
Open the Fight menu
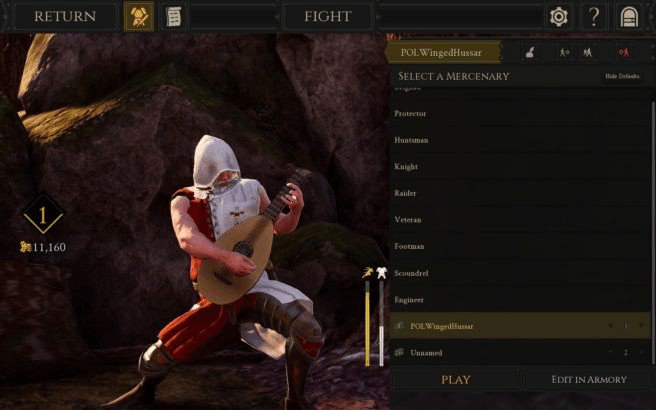pos(327,16)
